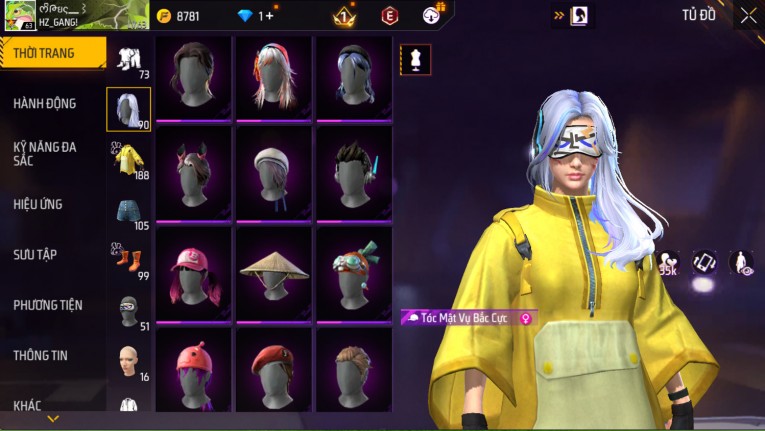Viewport: 765px width, 431px height.
Task: Open the Hiệu Ứng section
Action: [x=38, y=204]
